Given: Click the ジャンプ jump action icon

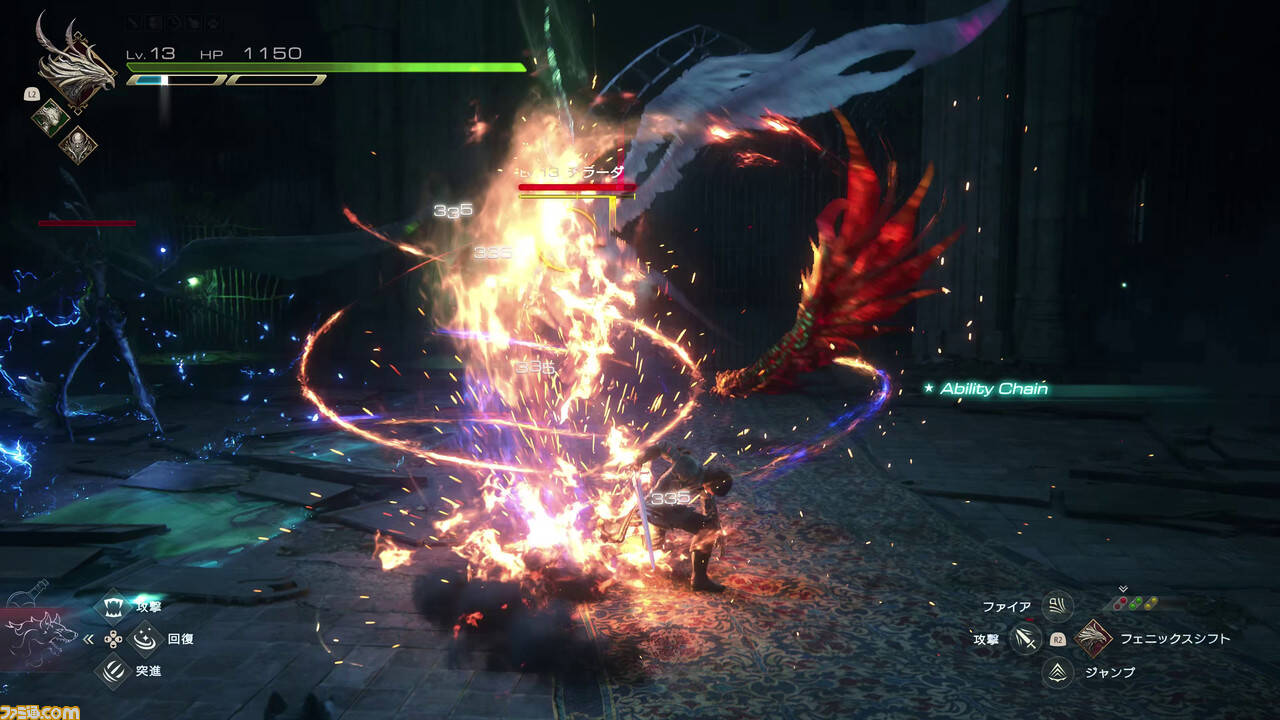Looking at the screenshot, I should tap(1057, 672).
